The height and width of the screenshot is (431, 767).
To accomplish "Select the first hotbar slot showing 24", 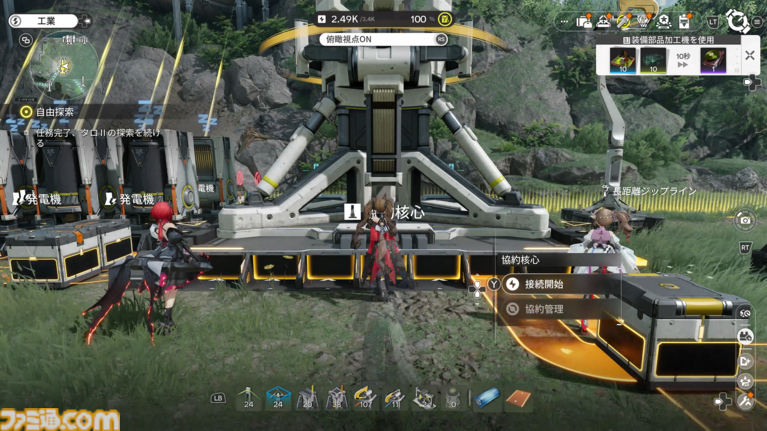I will pos(248,398).
